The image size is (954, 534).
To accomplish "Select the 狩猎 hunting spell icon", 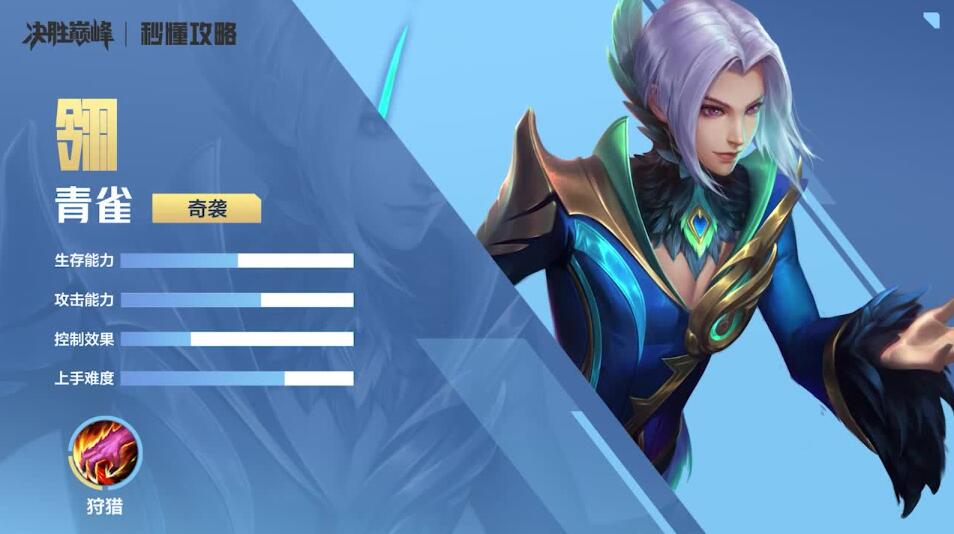I will pos(105,453).
